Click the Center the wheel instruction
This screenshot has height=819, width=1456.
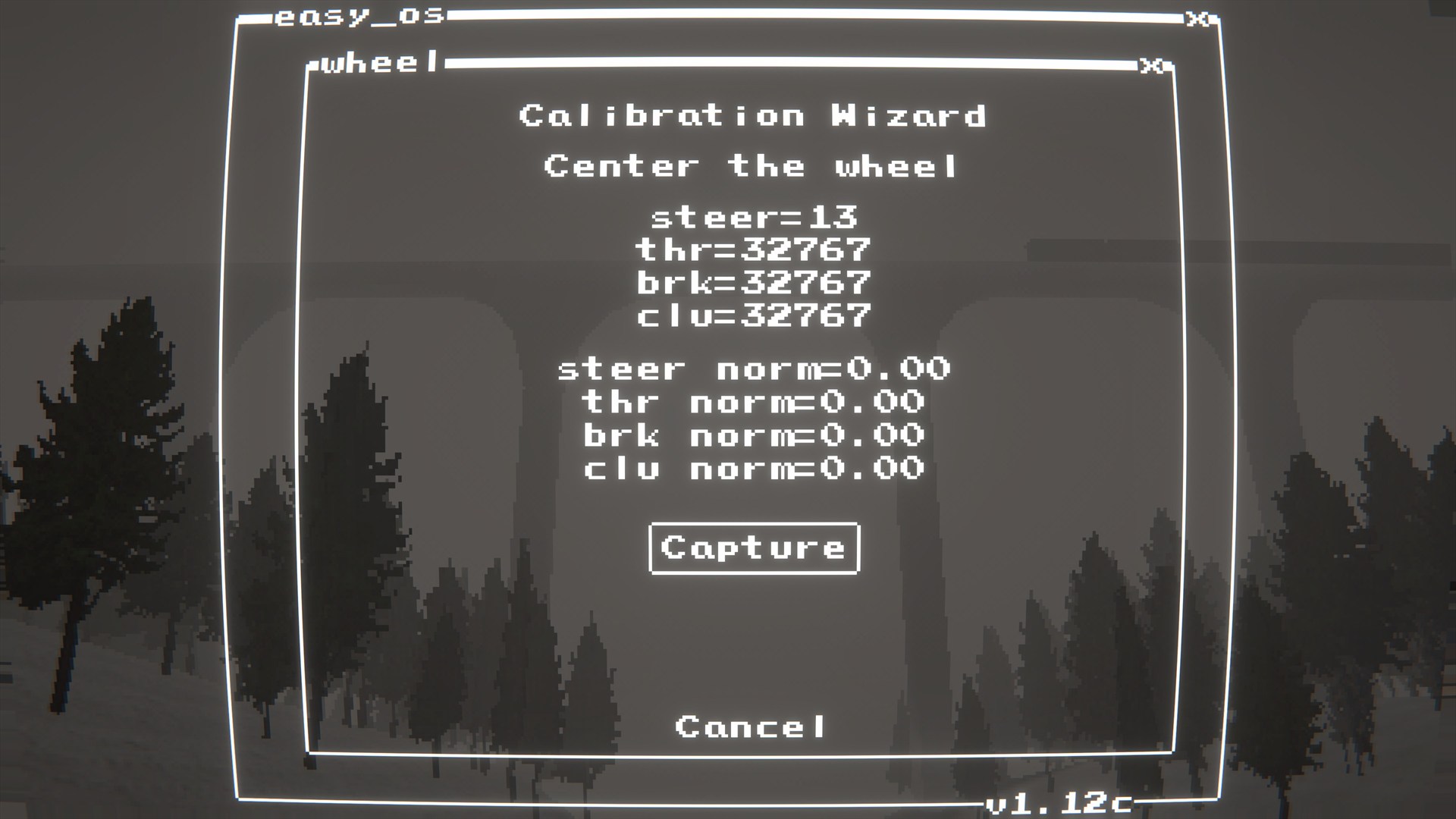(x=752, y=165)
